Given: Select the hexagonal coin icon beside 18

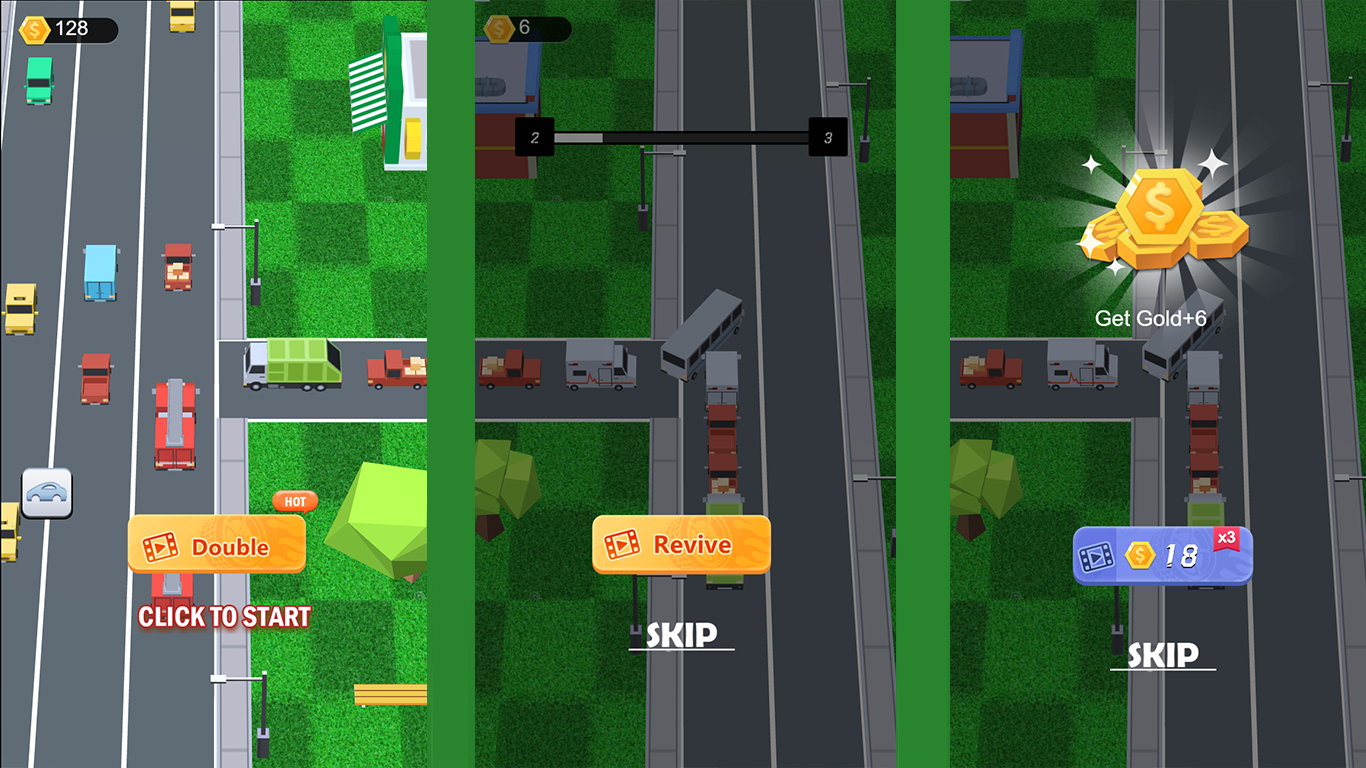Looking at the screenshot, I should click(1141, 554).
